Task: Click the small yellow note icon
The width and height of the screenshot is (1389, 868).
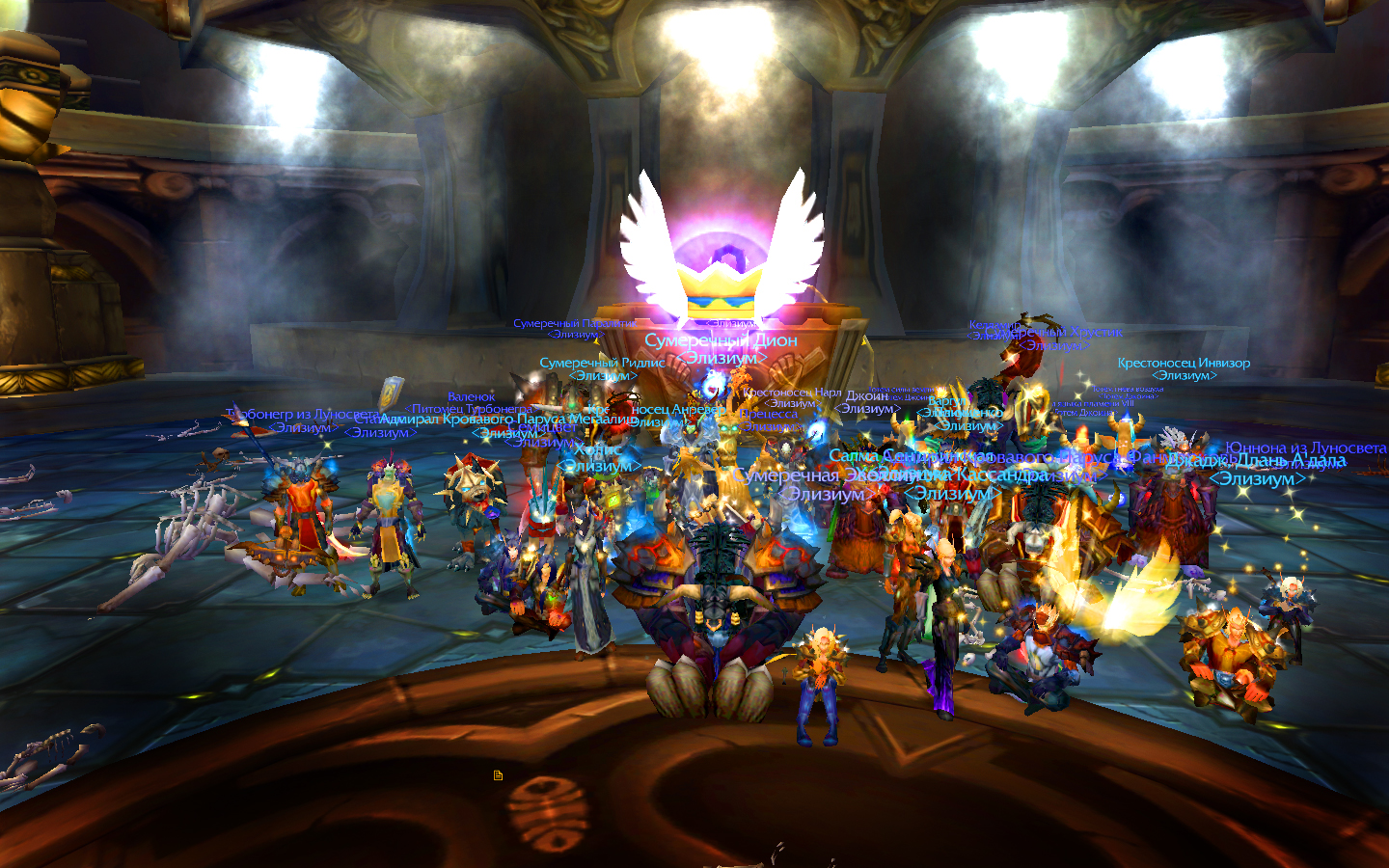Action: coord(498,775)
